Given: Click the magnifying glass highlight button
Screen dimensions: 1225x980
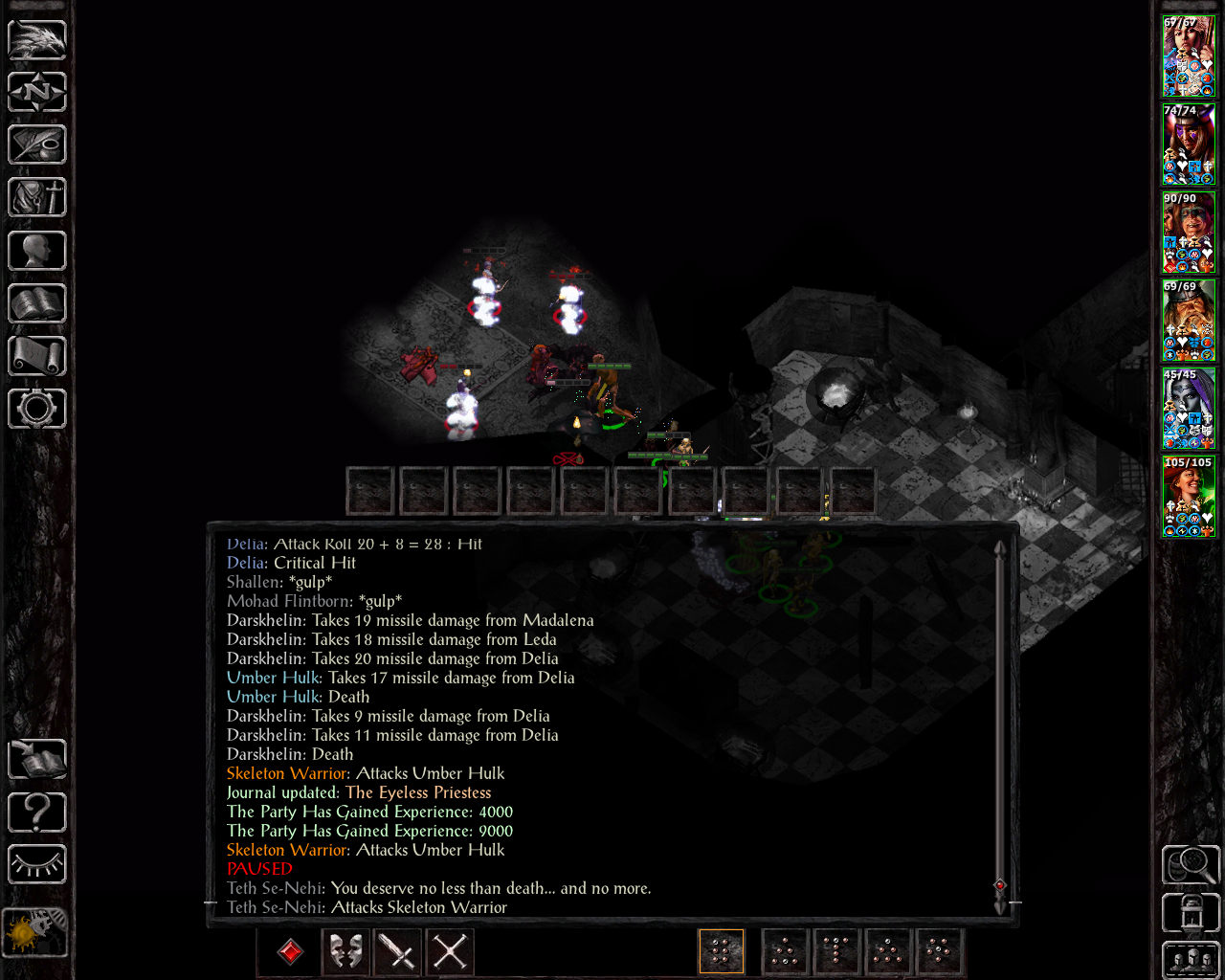Looking at the screenshot, I should [x=1191, y=865].
